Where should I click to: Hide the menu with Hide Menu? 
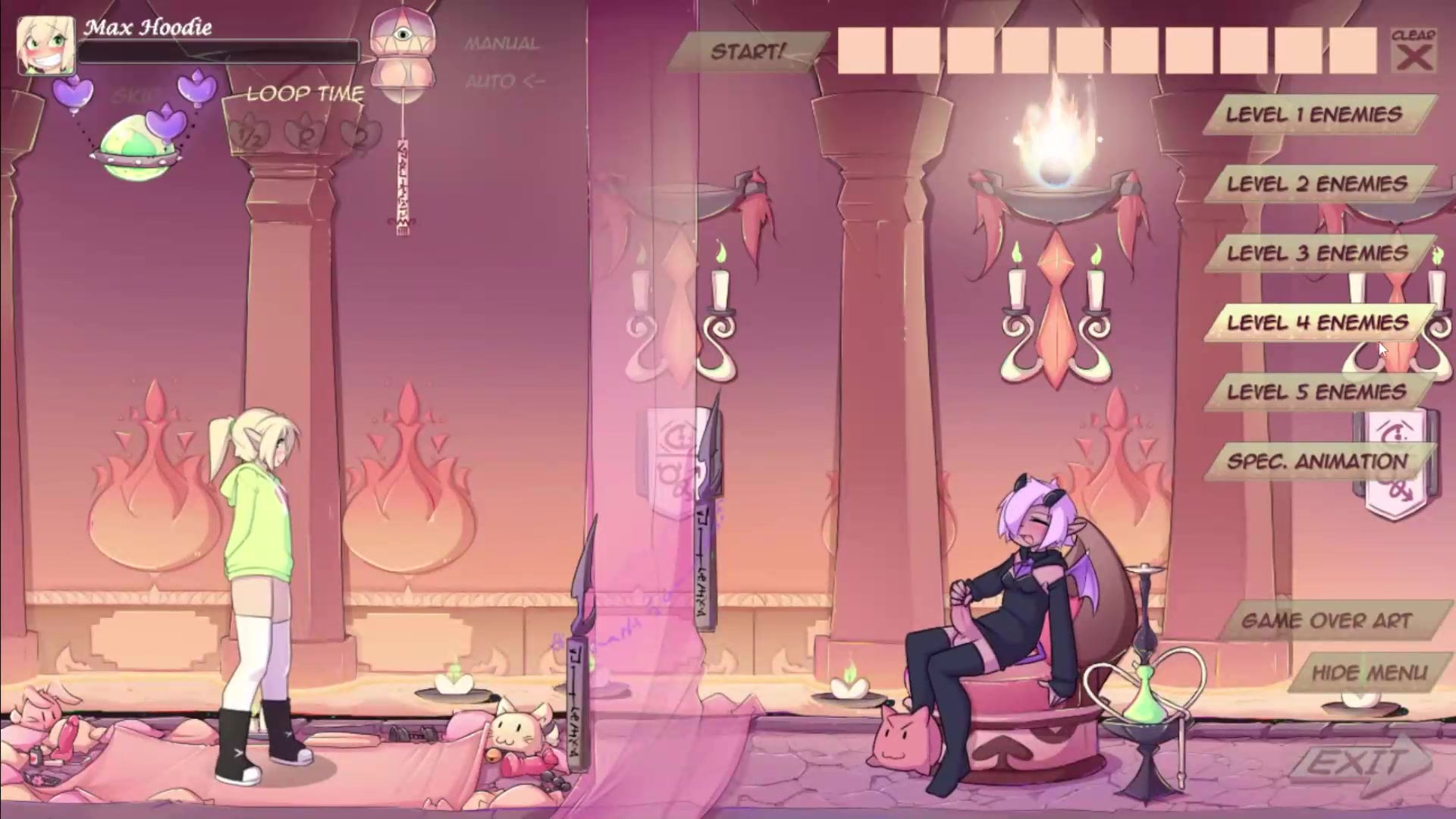[1369, 673]
